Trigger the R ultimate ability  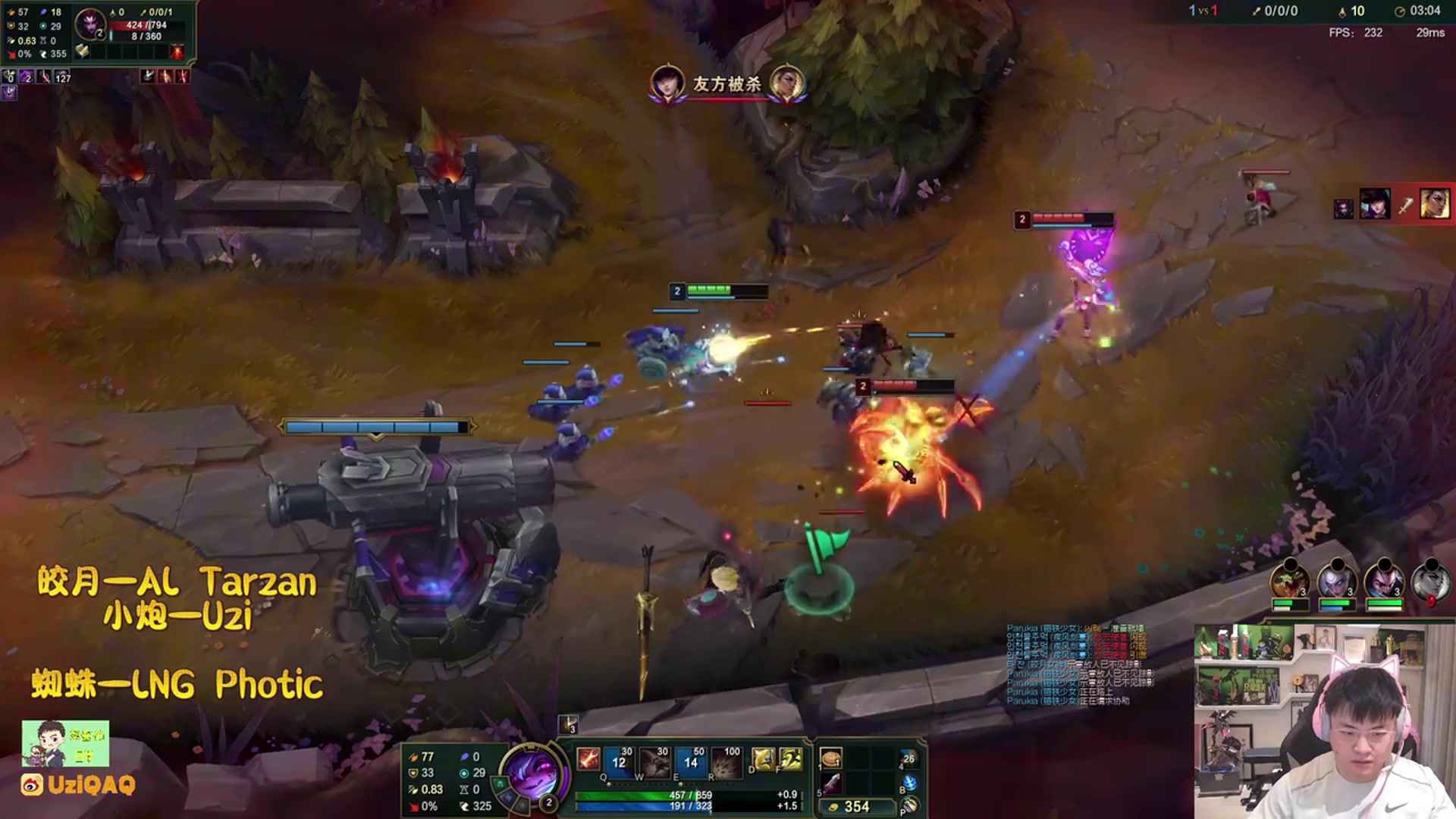726,761
